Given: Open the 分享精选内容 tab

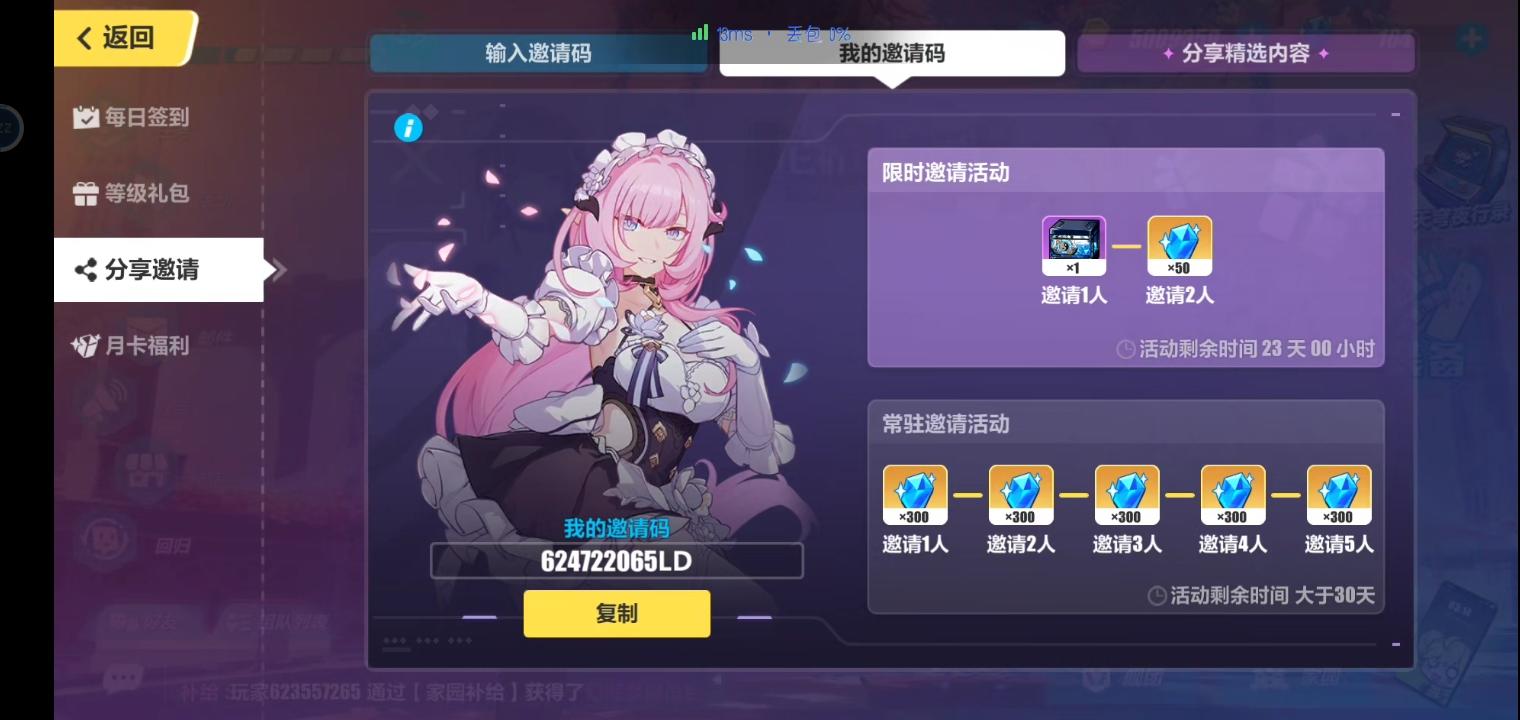Looking at the screenshot, I should tap(1245, 53).
